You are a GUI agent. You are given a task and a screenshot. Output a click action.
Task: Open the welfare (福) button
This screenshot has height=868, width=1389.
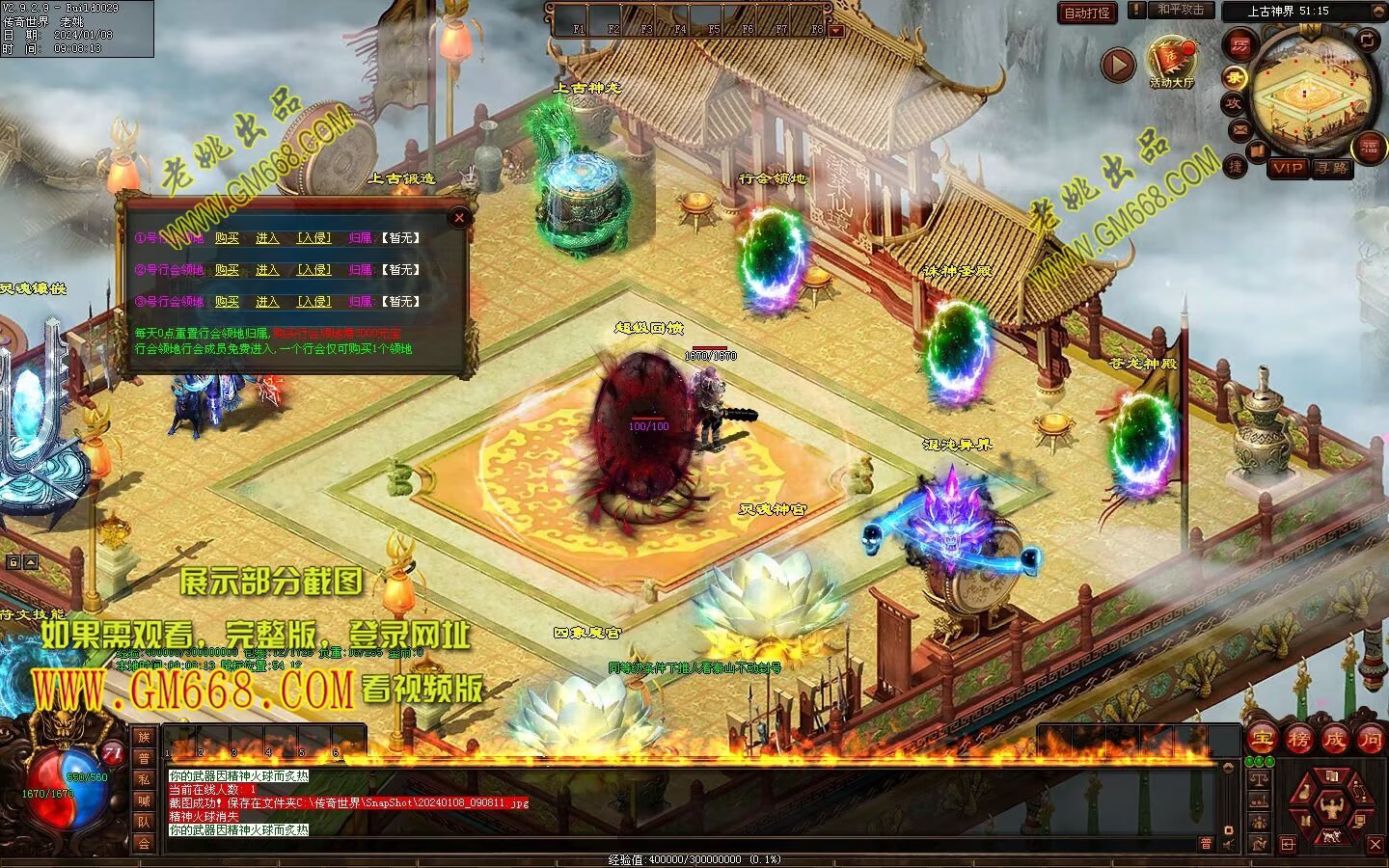coord(1369,148)
